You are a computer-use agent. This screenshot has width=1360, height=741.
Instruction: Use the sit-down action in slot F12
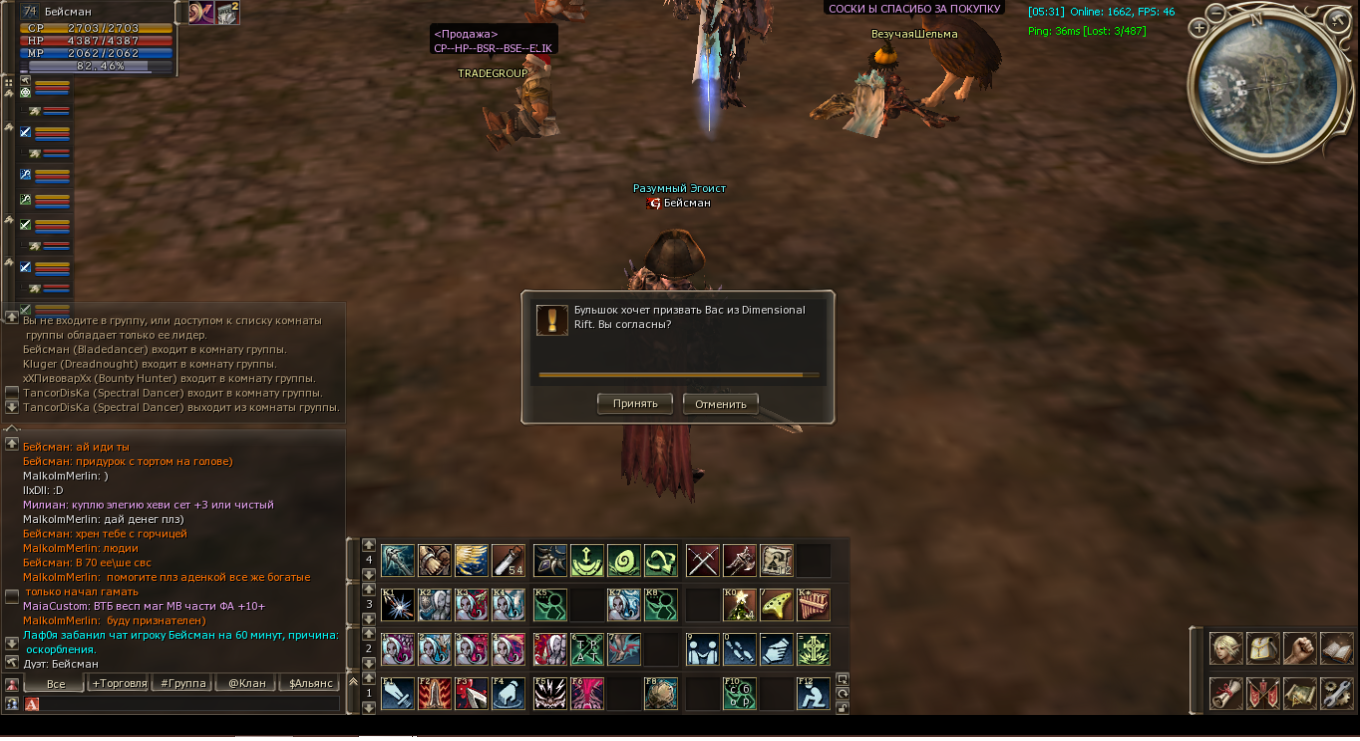pyautogui.click(x=813, y=693)
